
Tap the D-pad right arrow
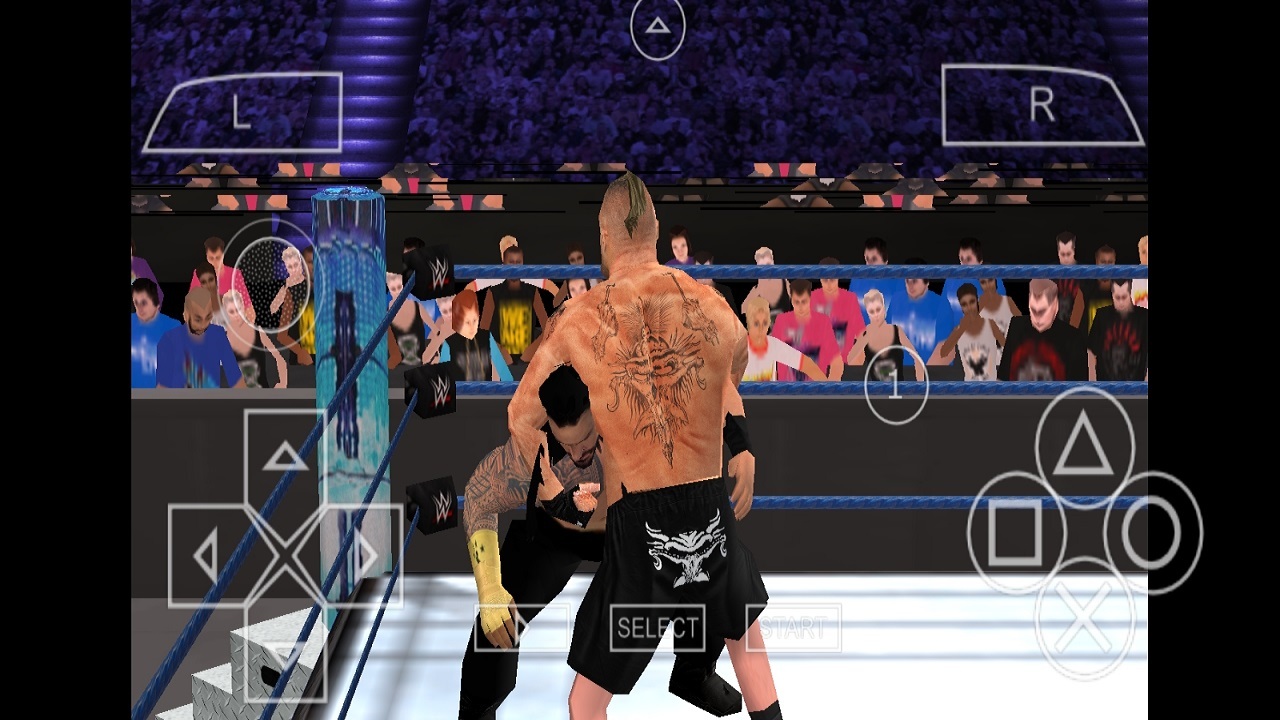[362, 556]
